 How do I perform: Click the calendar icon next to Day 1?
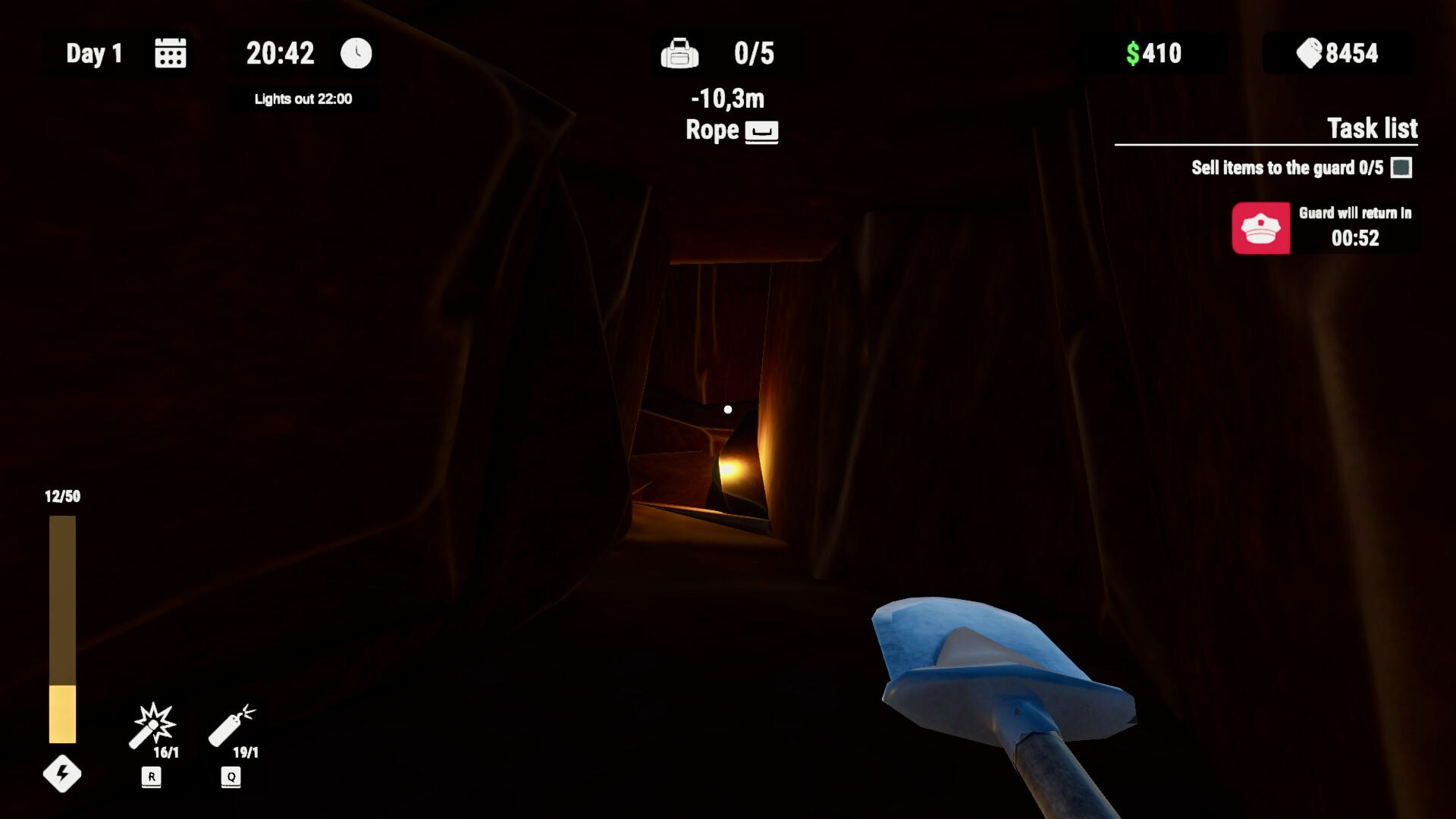coord(170,53)
